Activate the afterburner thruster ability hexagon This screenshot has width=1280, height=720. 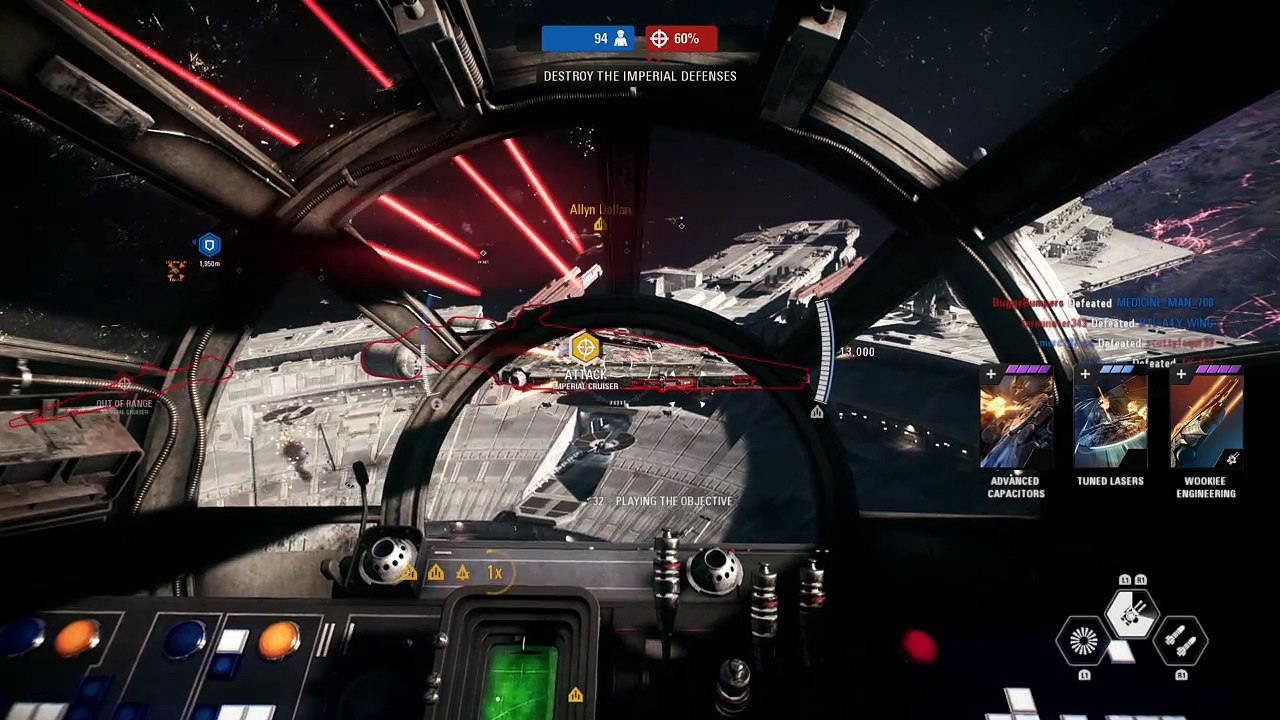[x=1084, y=640]
